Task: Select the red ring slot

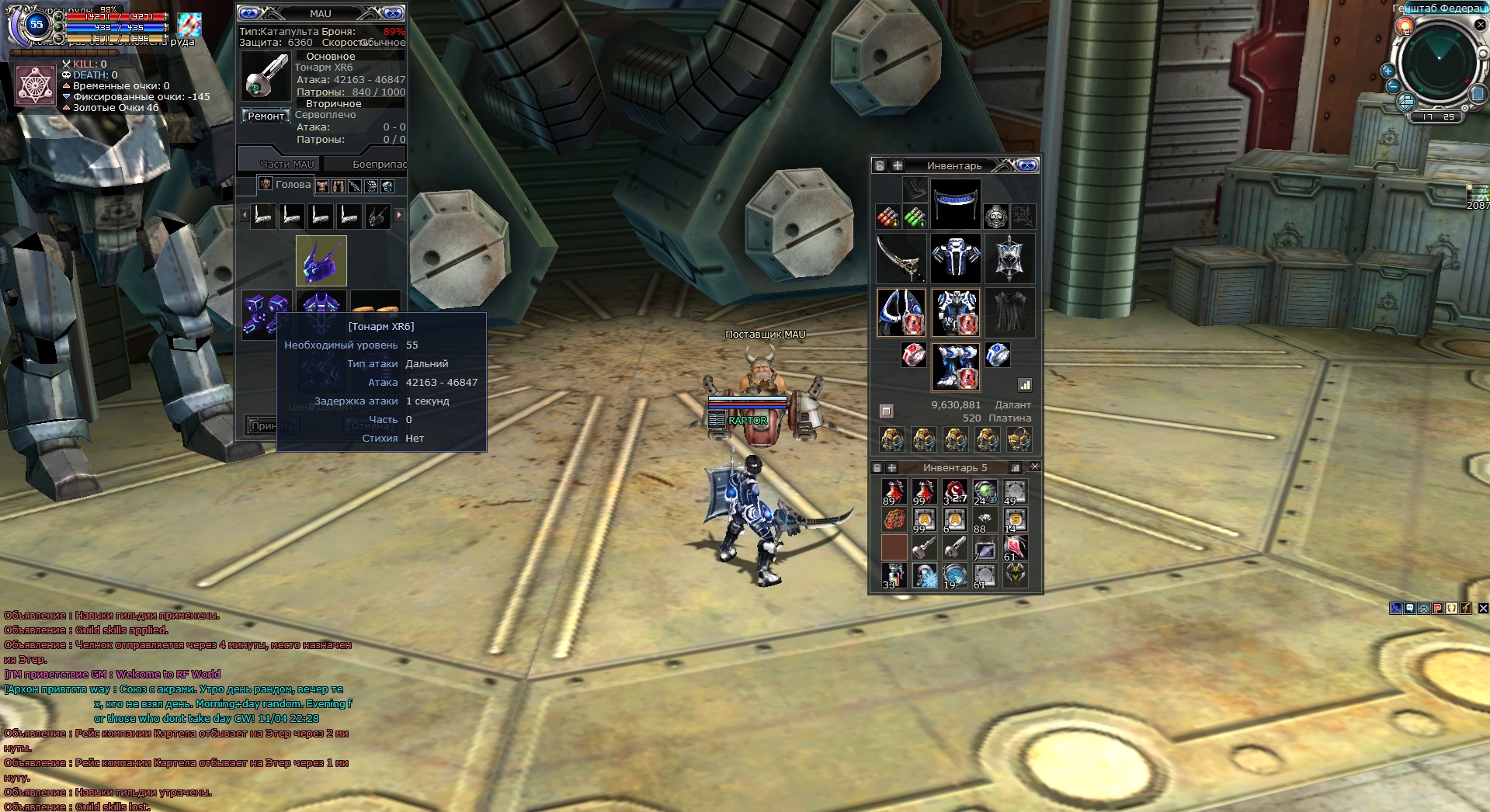Action: pyautogui.click(x=914, y=356)
